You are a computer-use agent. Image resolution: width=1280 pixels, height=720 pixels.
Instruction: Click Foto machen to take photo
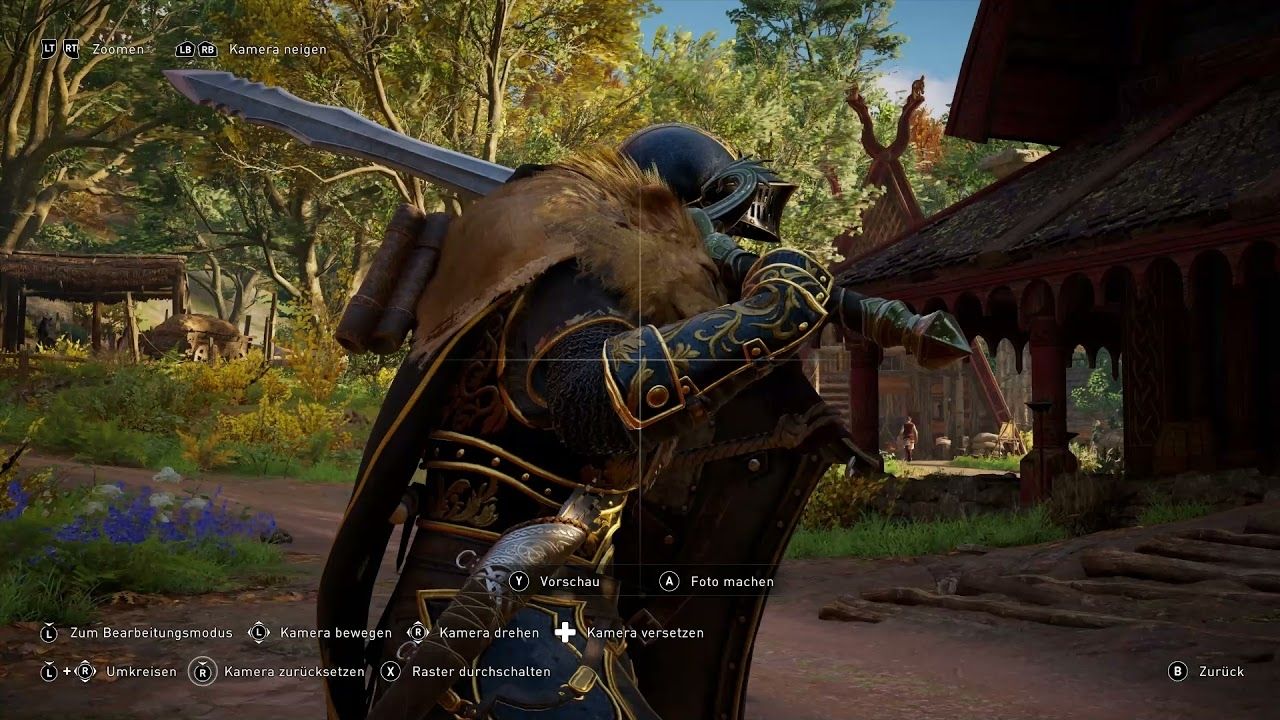[726, 581]
